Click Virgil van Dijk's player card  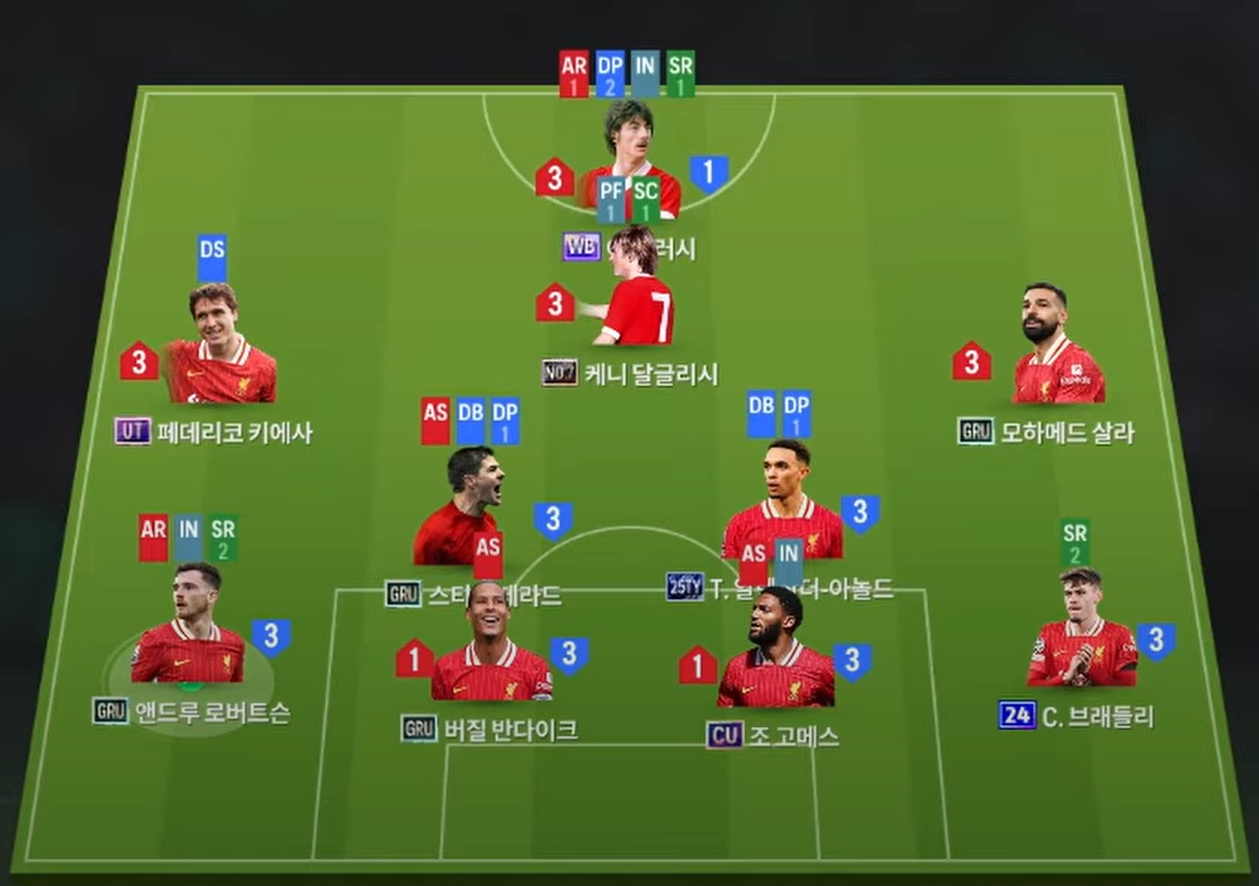pos(491,645)
